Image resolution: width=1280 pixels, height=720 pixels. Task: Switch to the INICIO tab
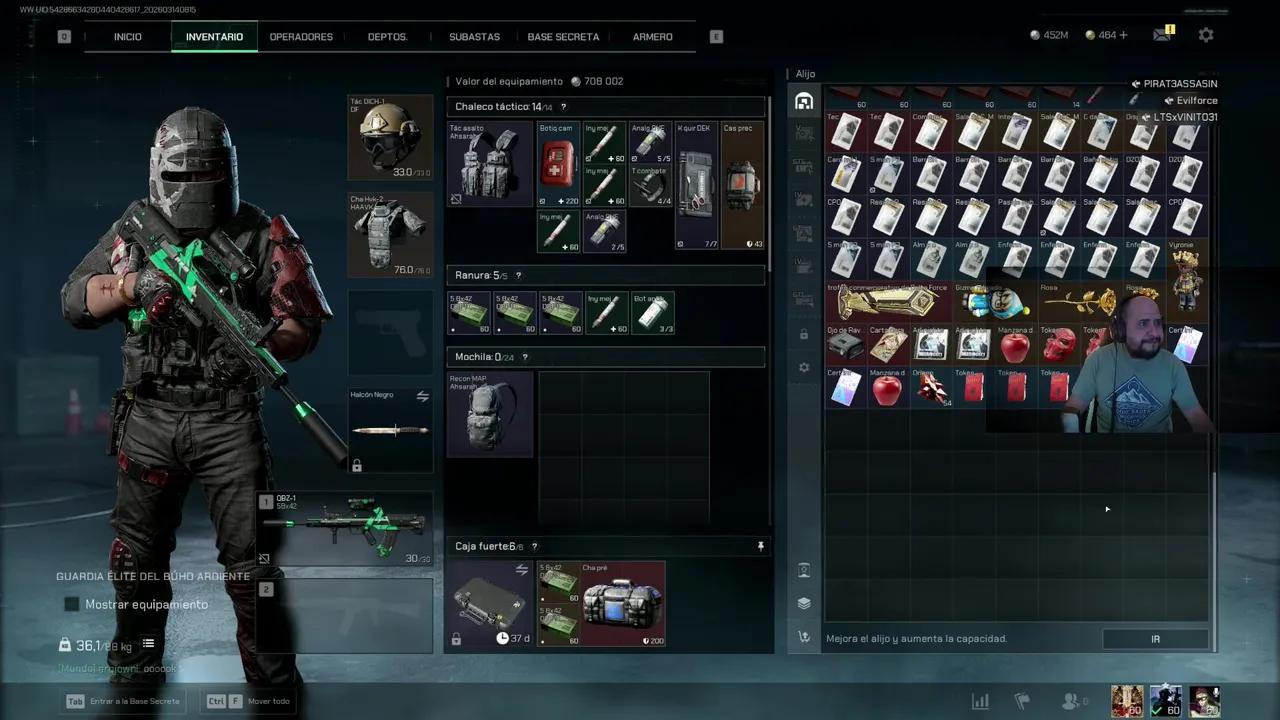click(128, 37)
